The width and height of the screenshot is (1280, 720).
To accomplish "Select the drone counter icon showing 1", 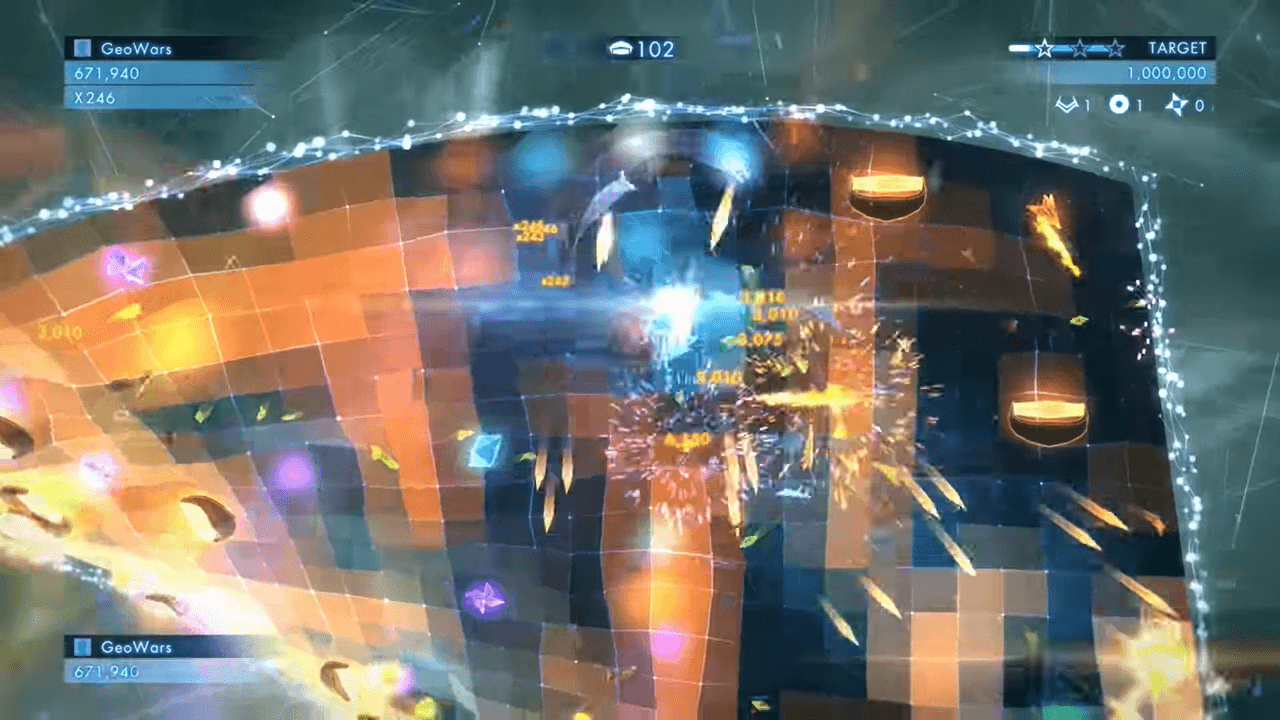I will pyautogui.click(x=1120, y=103).
